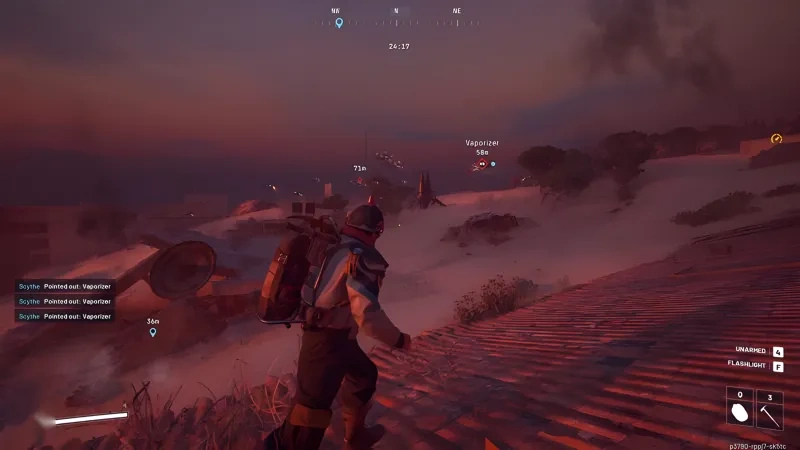Screen dimensions: 800x450
Task: Click the blue waypoint pin labeled 36m
Action: point(153,332)
